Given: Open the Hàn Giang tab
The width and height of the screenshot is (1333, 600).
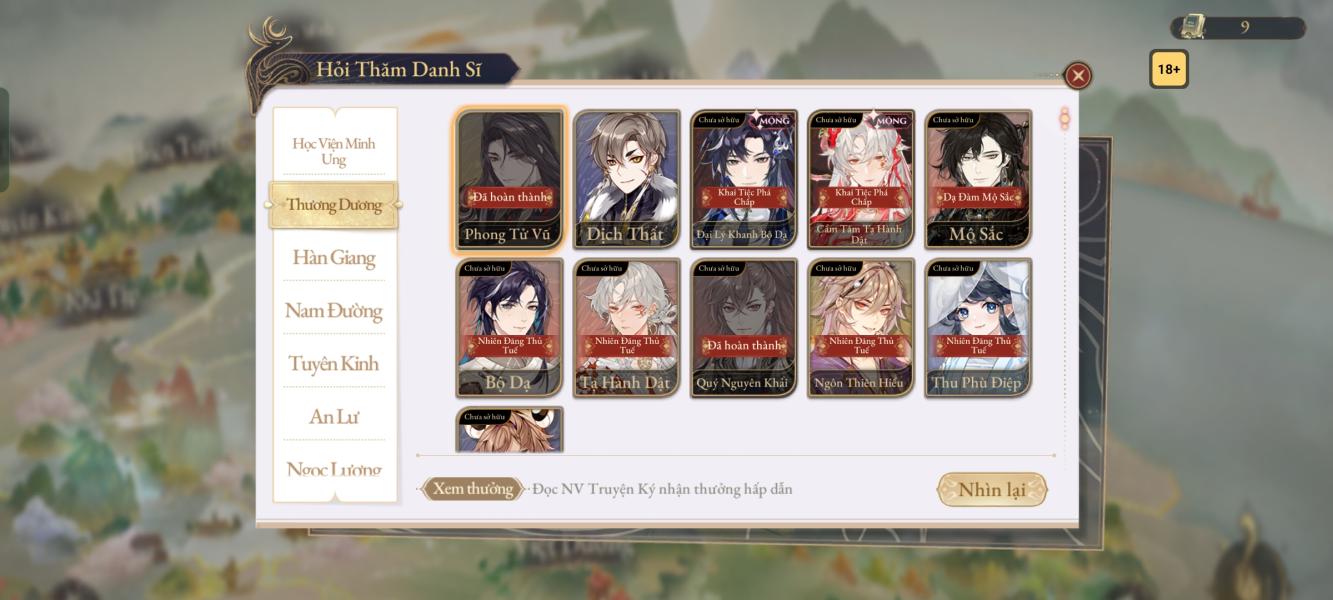Looking at the screenshot, I should tap(334, 258).
